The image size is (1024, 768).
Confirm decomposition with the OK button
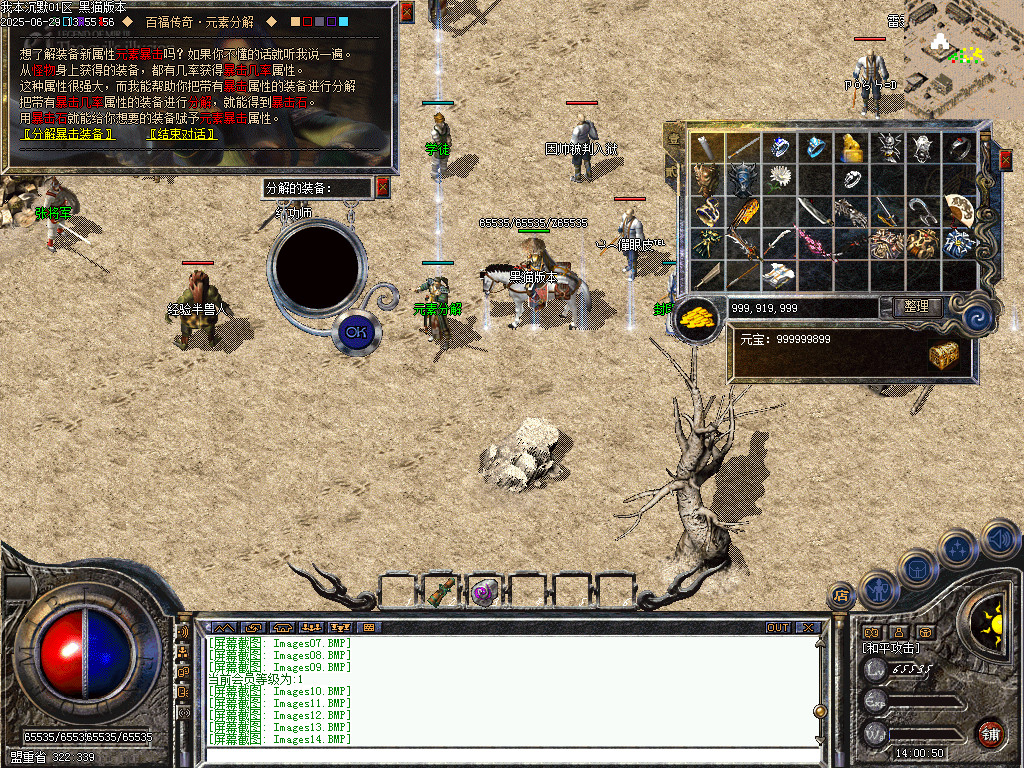355,332
